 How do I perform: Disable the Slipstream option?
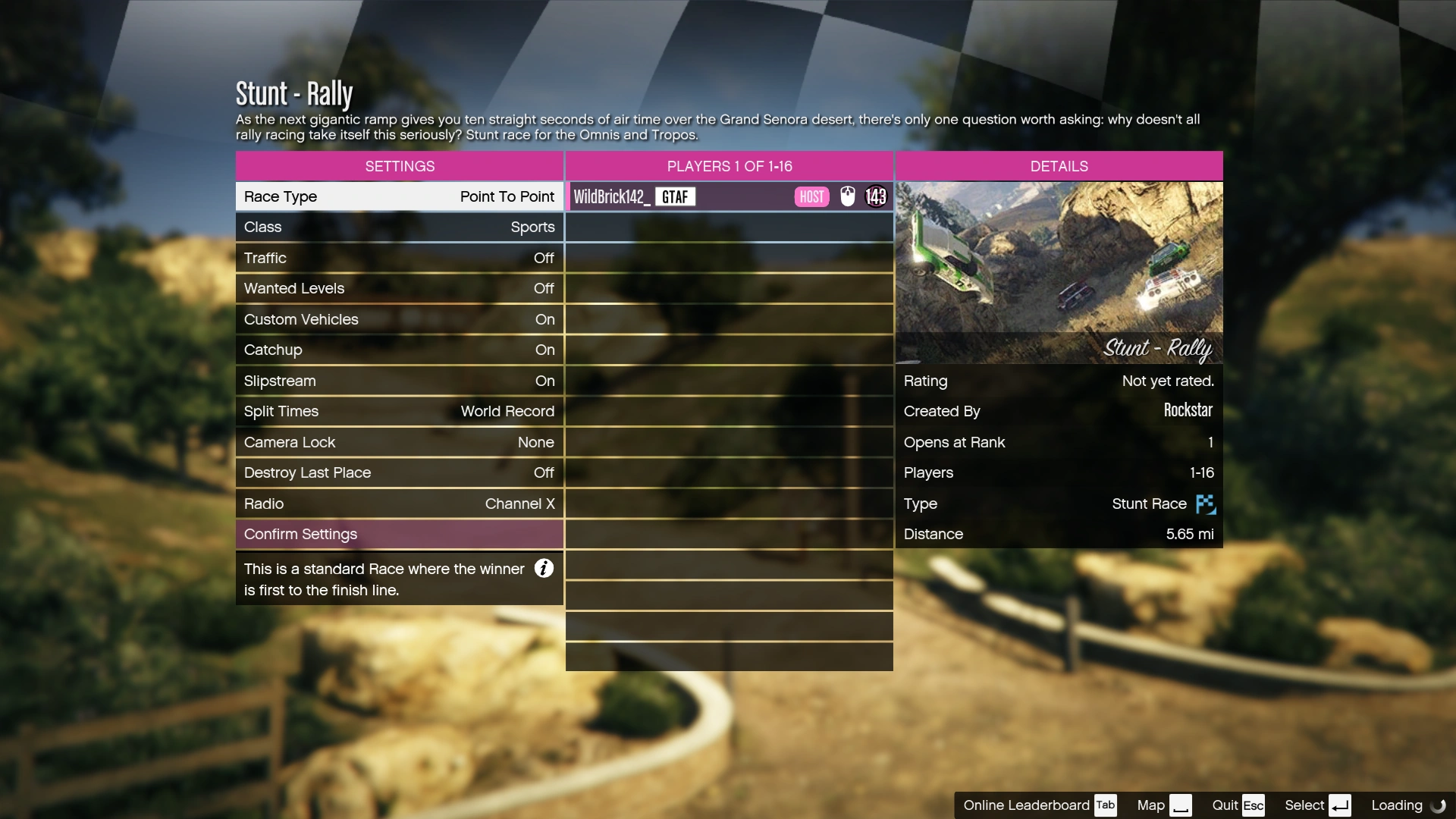399,380
